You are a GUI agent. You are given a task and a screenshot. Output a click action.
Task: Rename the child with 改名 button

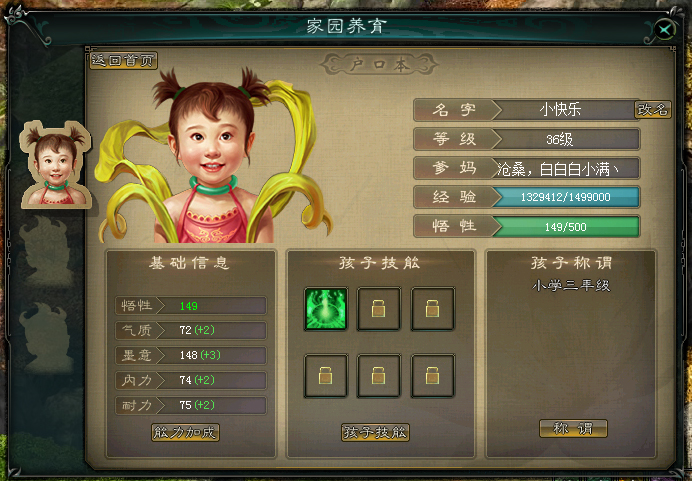tap(653, 110)
